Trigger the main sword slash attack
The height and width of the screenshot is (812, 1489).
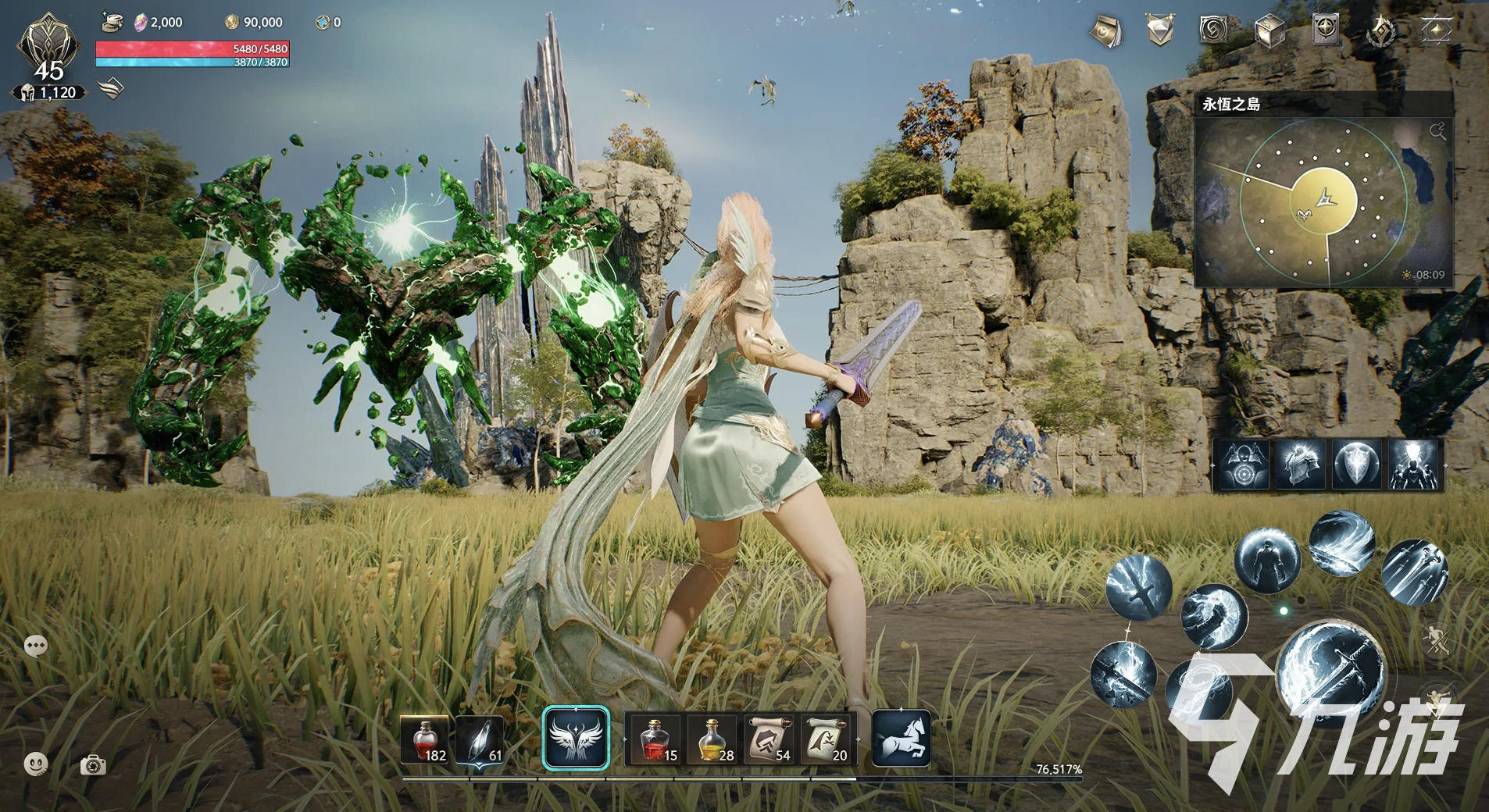(1331, 668)
